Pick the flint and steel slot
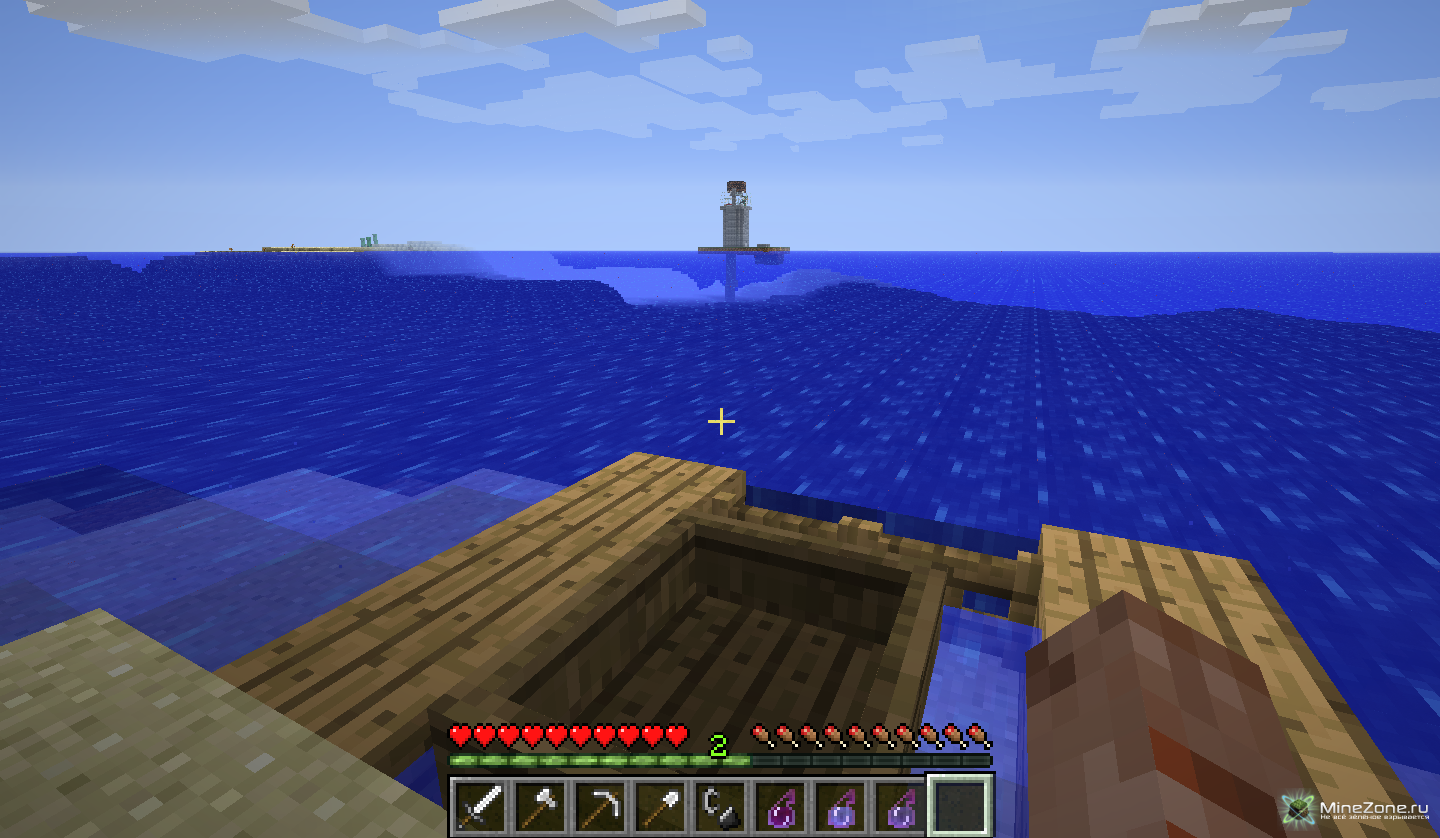The height and width of the screenshot is (838, 1440). click(x=721, y=806)
